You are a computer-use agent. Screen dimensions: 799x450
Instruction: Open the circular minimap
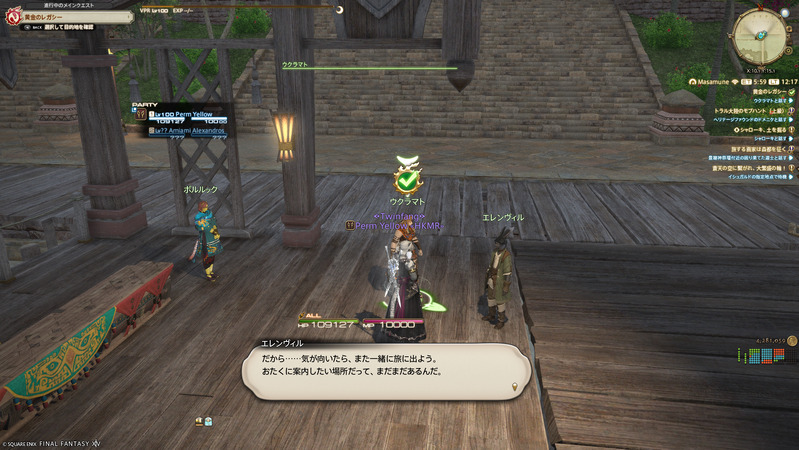760,35
